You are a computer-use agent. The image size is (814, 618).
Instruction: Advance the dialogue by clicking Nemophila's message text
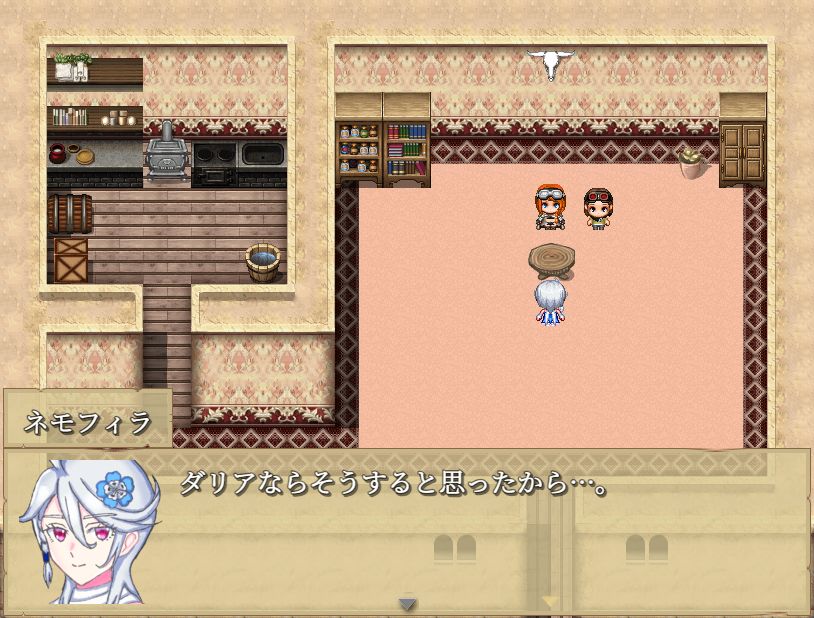click(x=394, y=487)
